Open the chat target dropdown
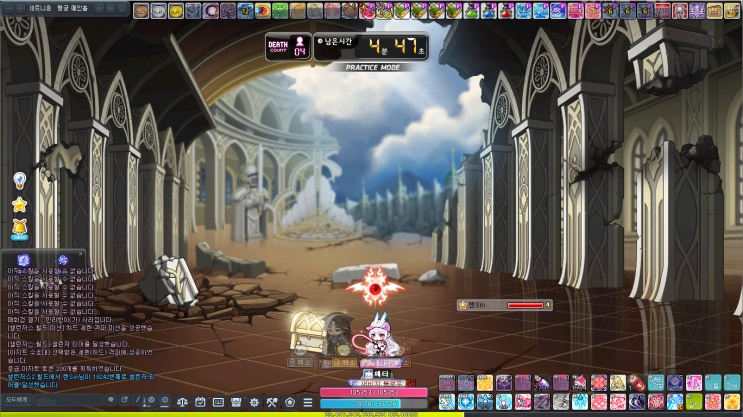The image size is (743, 417). pyautogui.click(x=16, y=400)
